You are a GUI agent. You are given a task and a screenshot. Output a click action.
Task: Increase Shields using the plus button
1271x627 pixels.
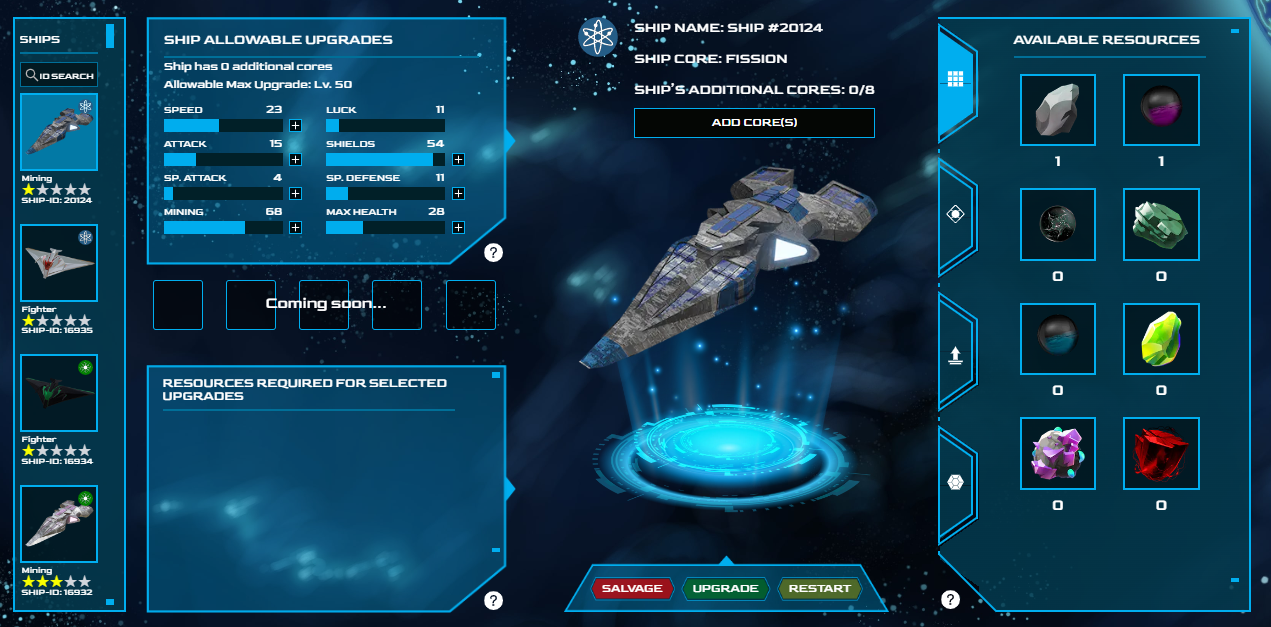[458, 160]
